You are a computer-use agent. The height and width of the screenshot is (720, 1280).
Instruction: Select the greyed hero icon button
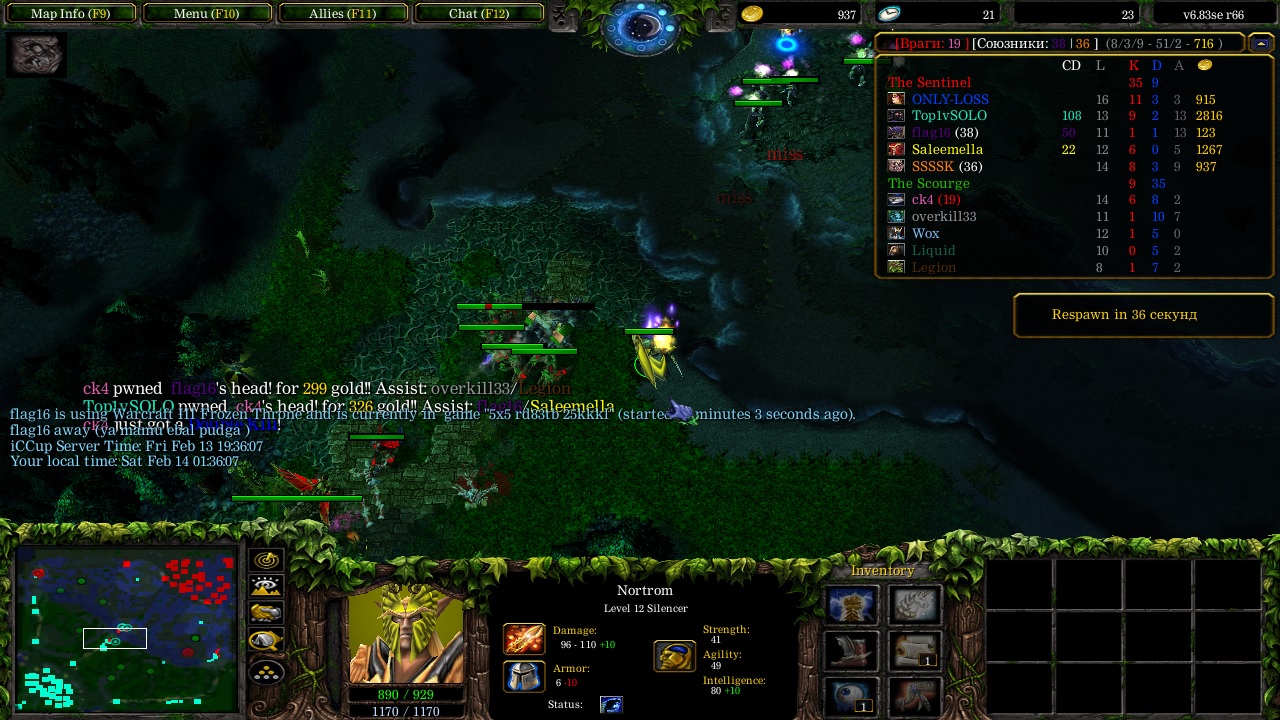36,55
